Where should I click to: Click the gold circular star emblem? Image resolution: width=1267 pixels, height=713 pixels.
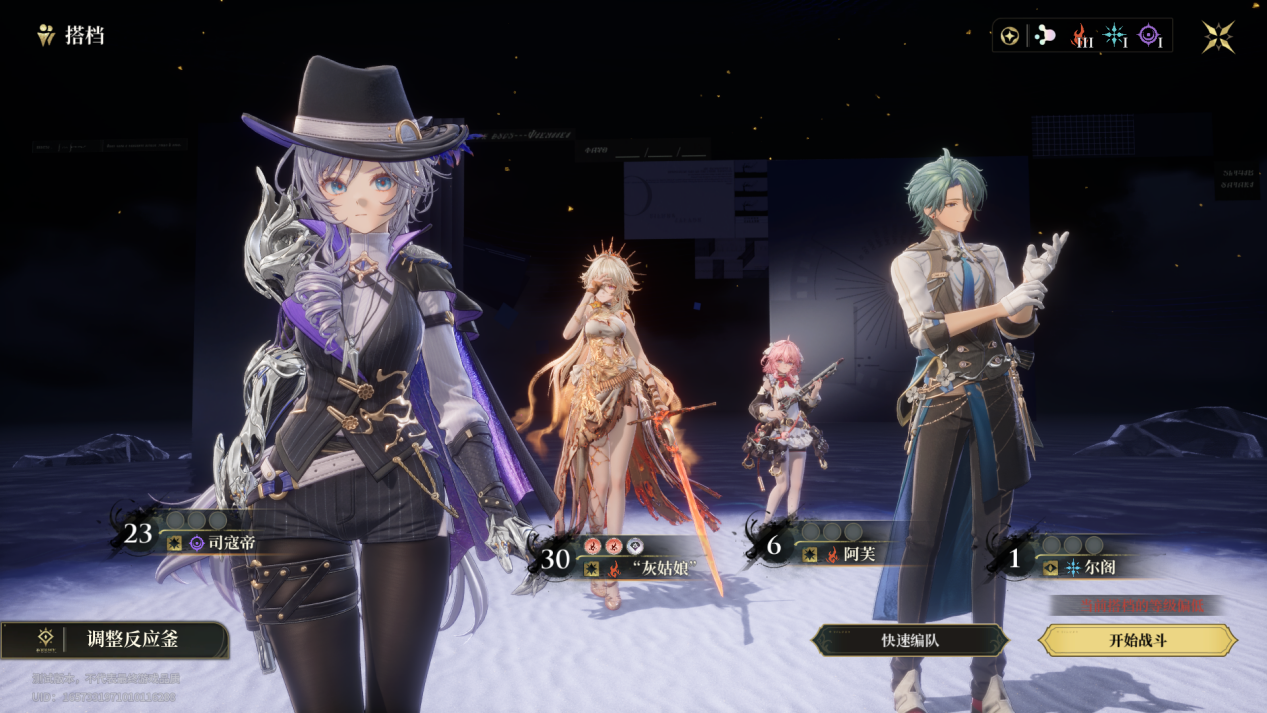coord(1011,37)
